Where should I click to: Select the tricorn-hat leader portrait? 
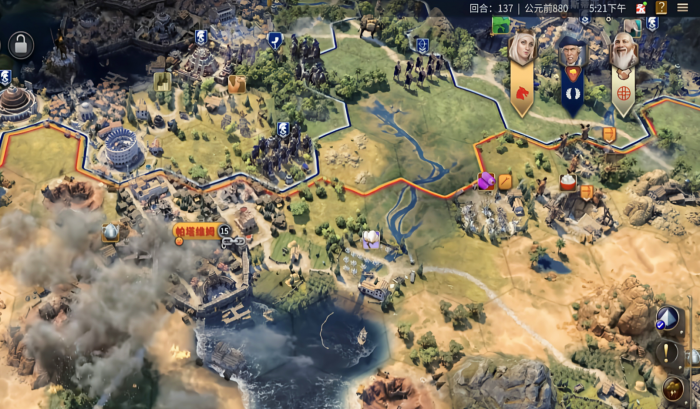[571, 50]
